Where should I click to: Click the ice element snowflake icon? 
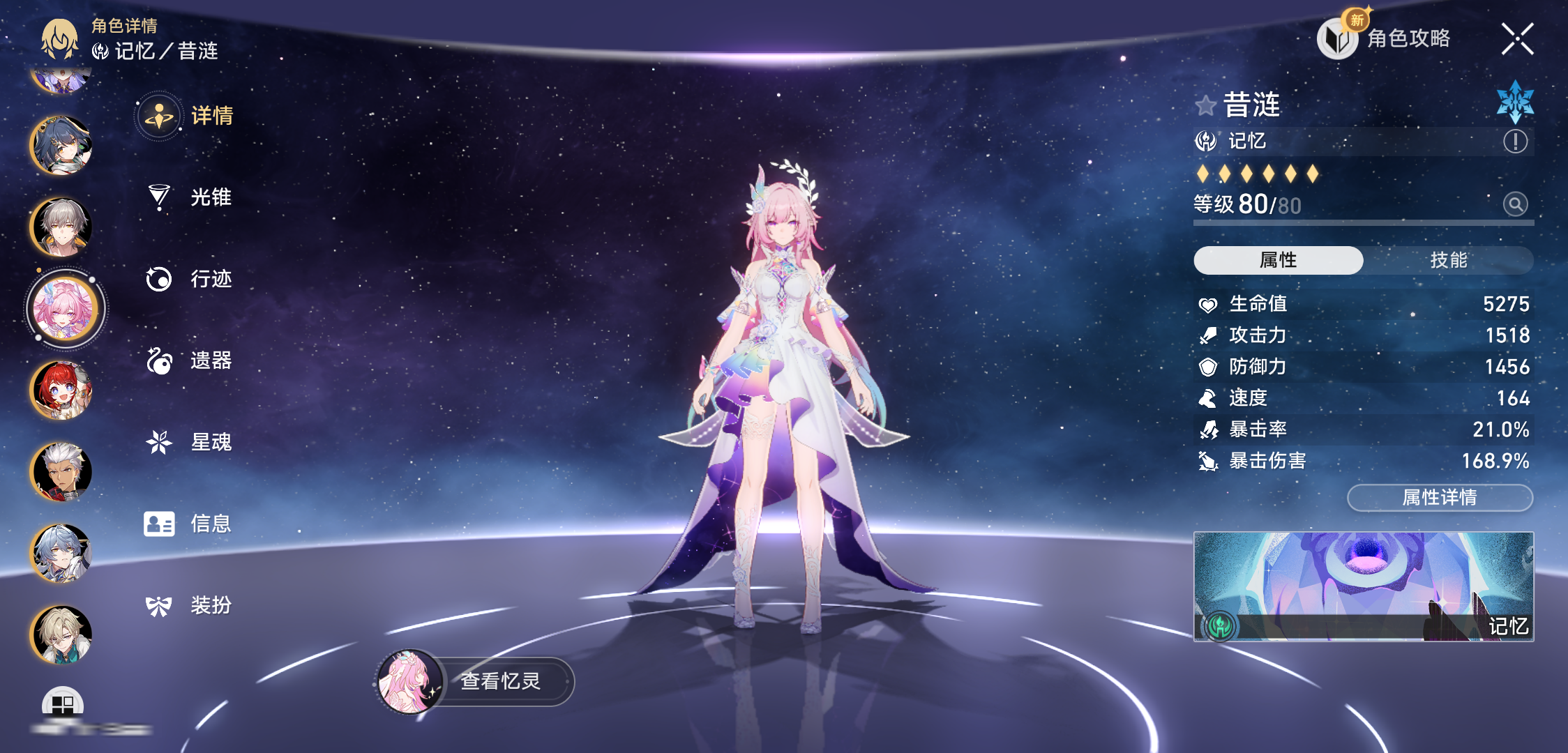tap(1515, 102)
